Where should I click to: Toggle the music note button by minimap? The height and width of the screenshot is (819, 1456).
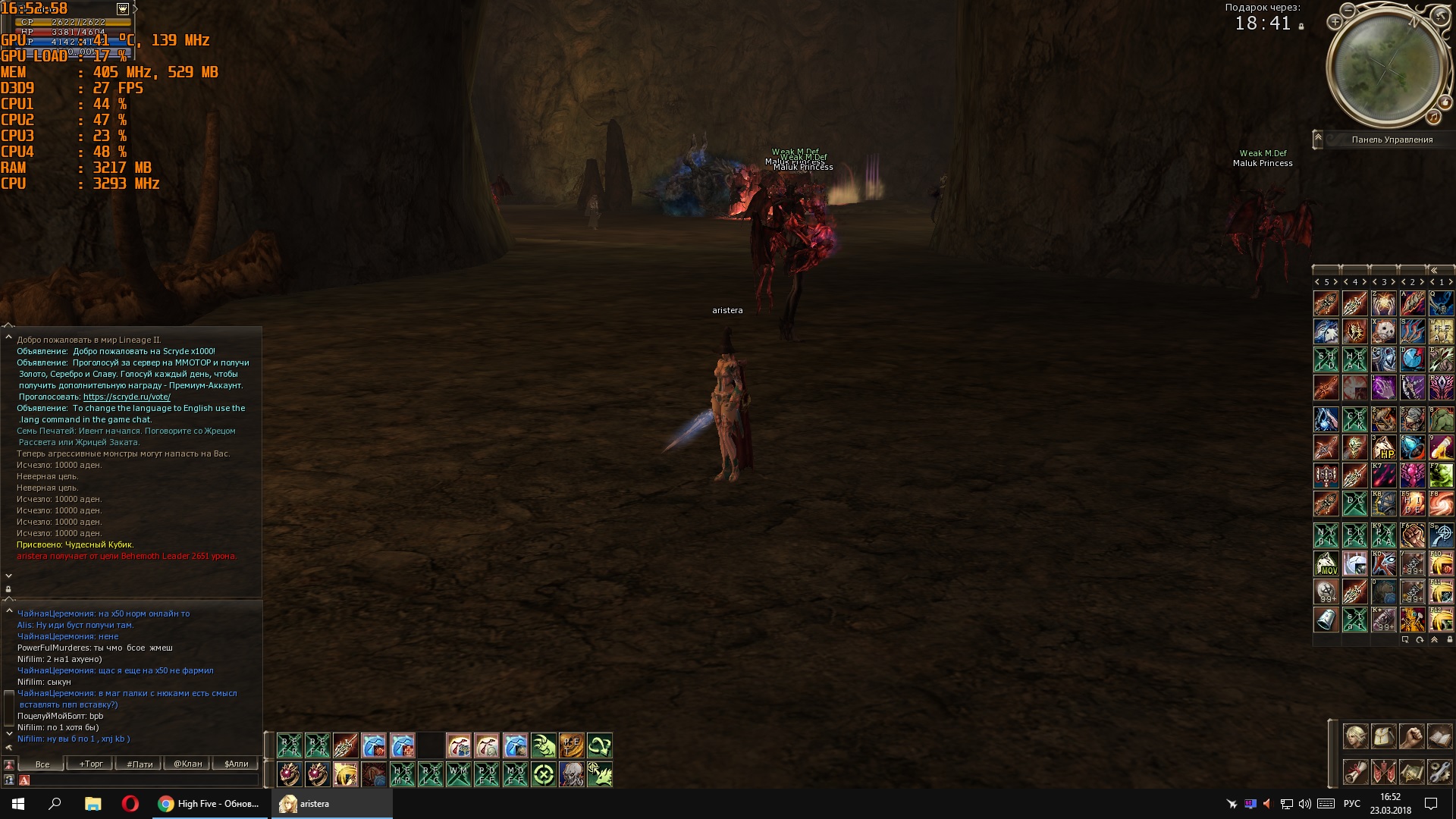pyautogui.click(x=1433, y=117)
